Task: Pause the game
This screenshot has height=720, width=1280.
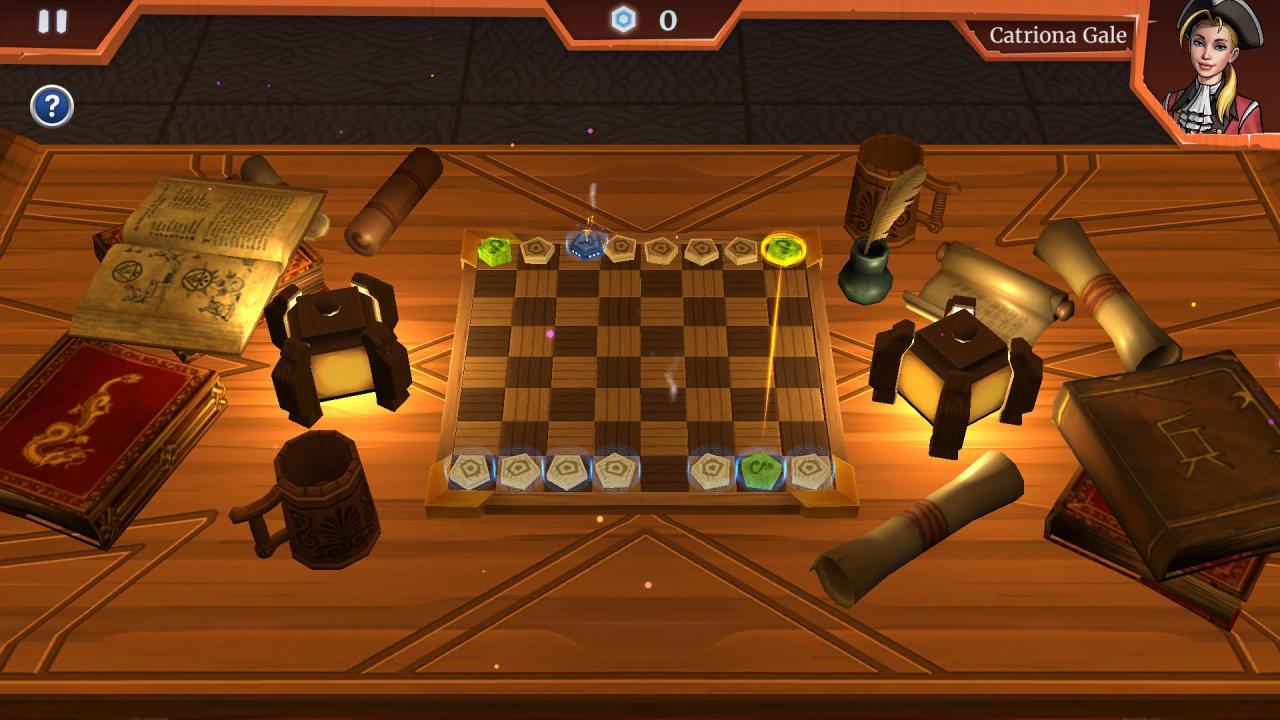Action: [x=52, y=22]
